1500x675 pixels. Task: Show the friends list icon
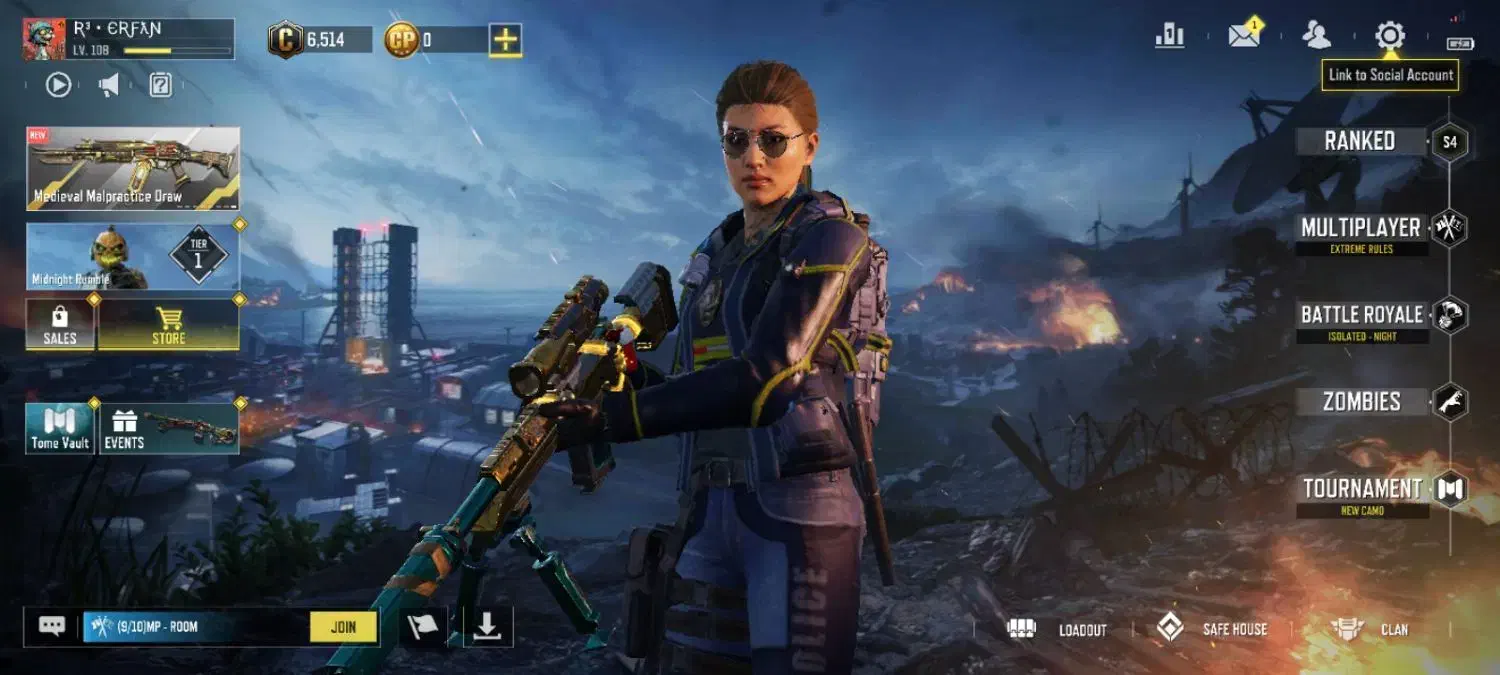click(1316, 36)
